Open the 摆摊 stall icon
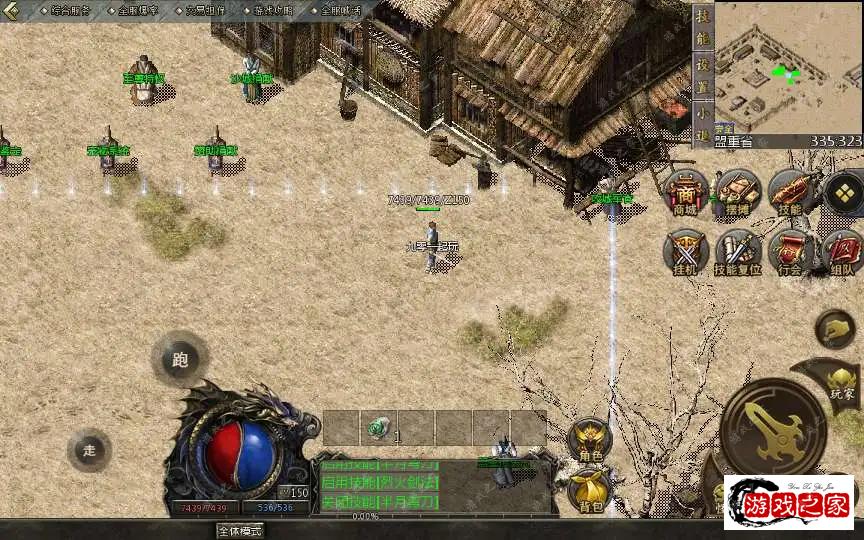This screenshot has height=540, width=864. click(x=737, y=191)
